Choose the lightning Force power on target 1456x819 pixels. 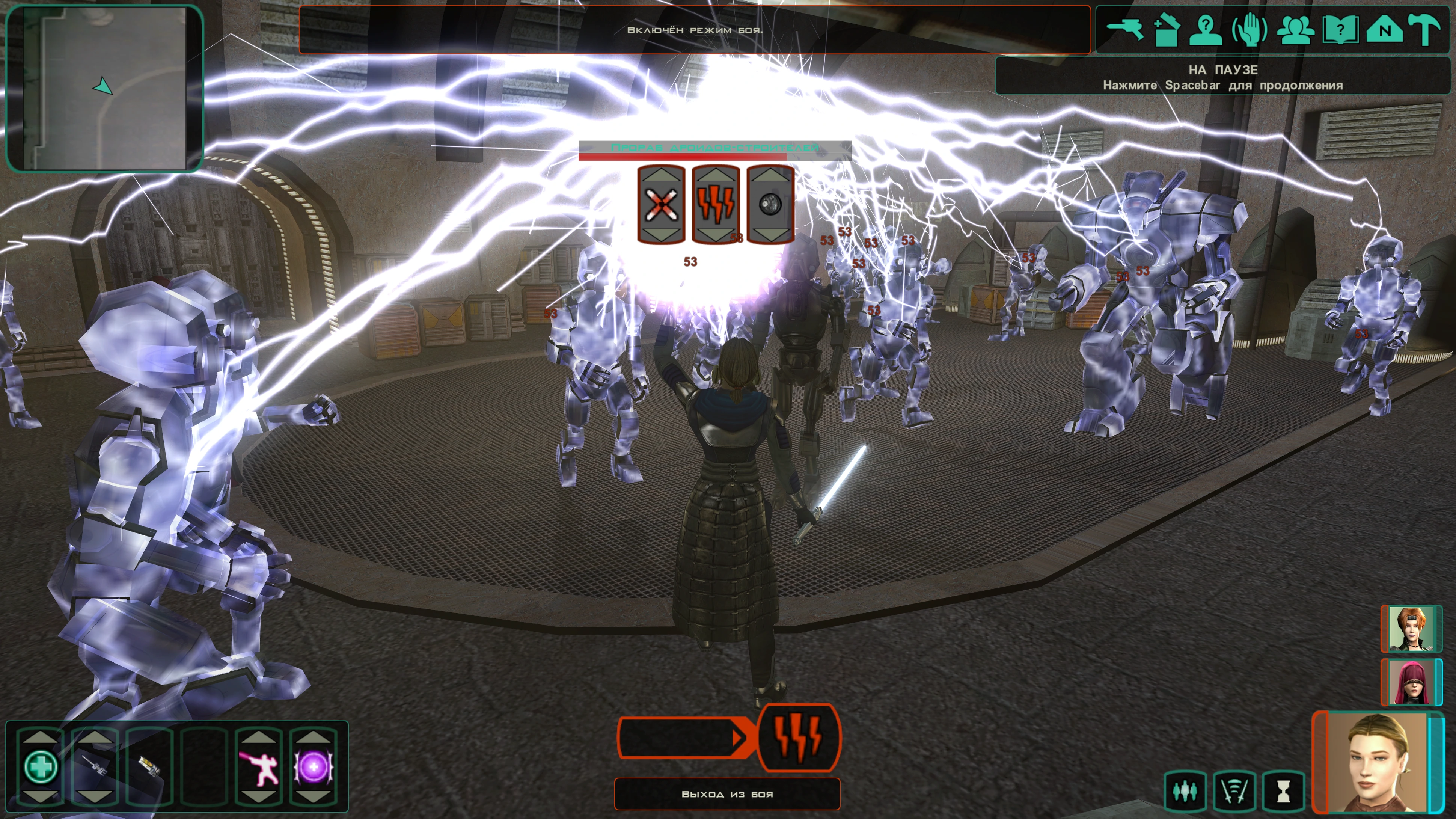(716, 205)
